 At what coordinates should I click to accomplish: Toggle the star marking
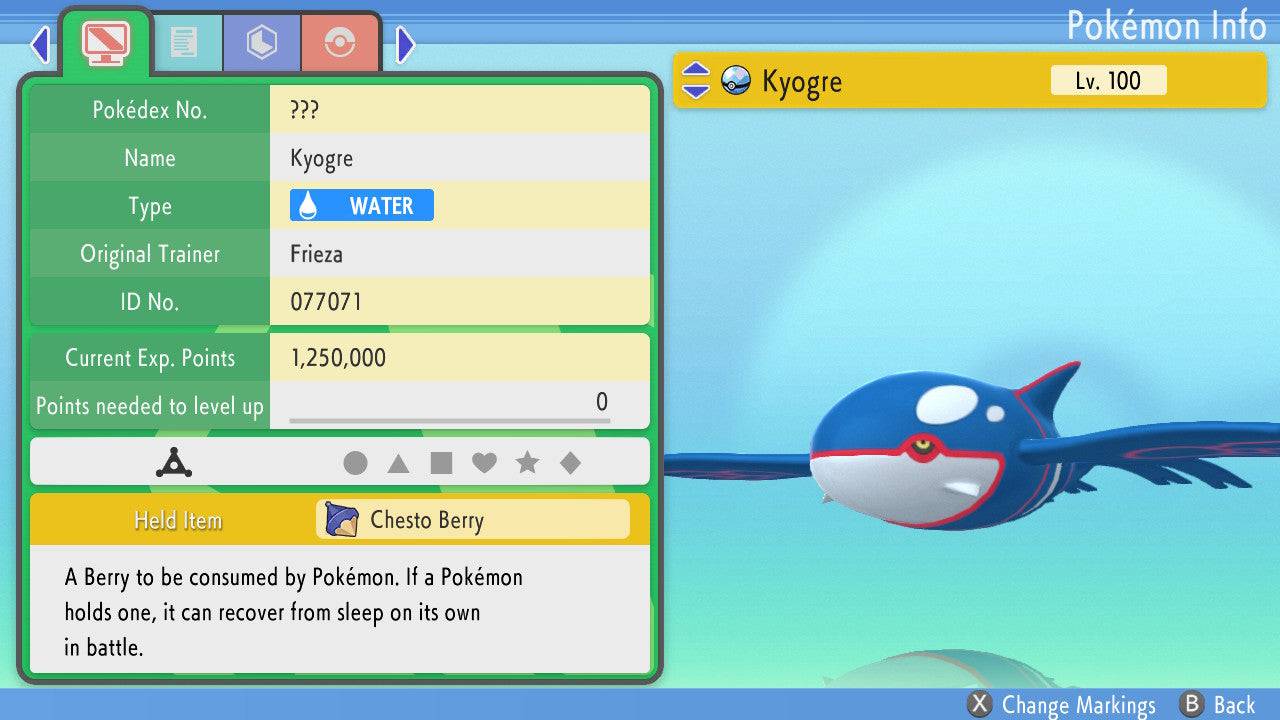click(527, 463)
